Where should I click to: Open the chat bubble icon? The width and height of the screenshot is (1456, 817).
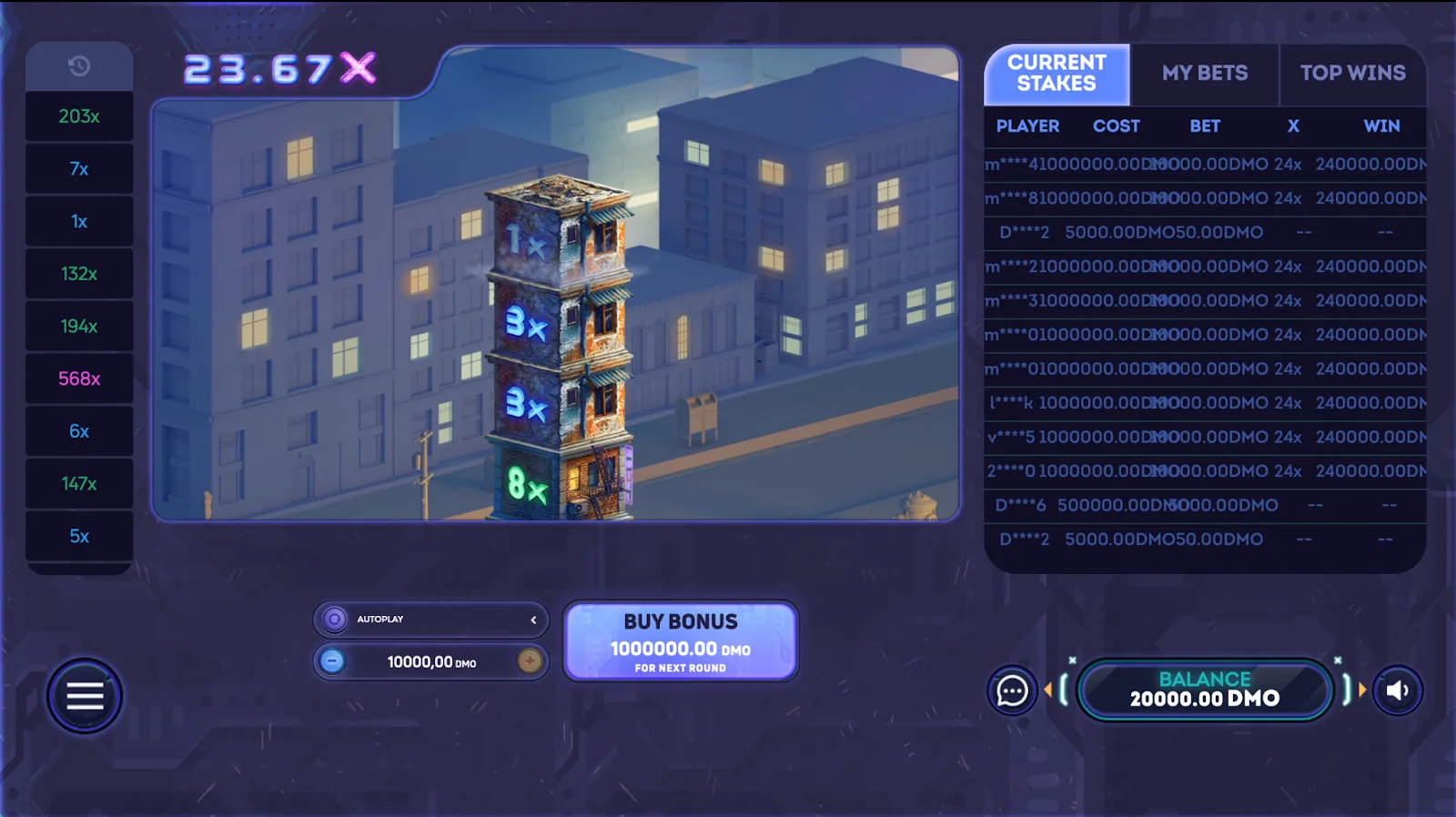point(1012,691)
